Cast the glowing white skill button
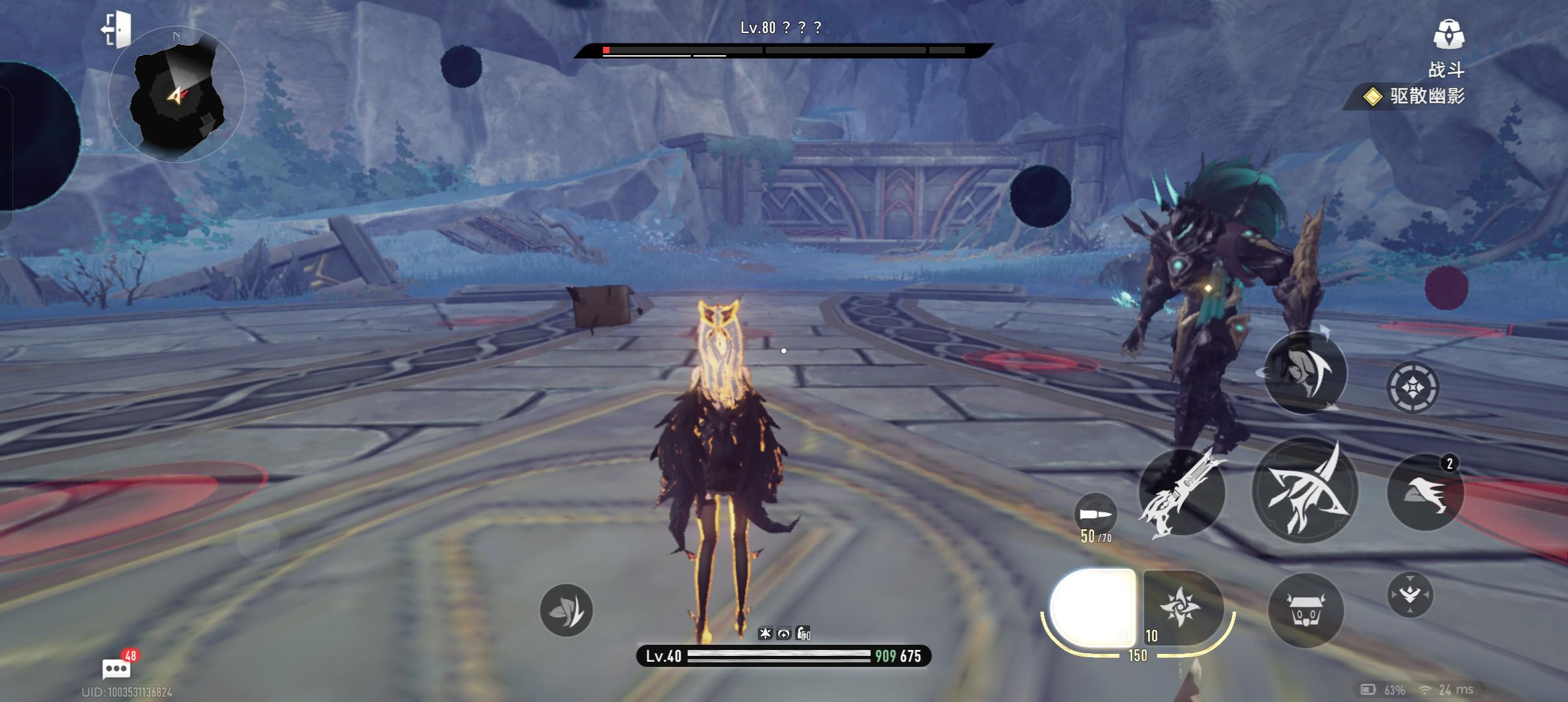This screenshot has width=1568, height=702. [x=1093, y=607]
